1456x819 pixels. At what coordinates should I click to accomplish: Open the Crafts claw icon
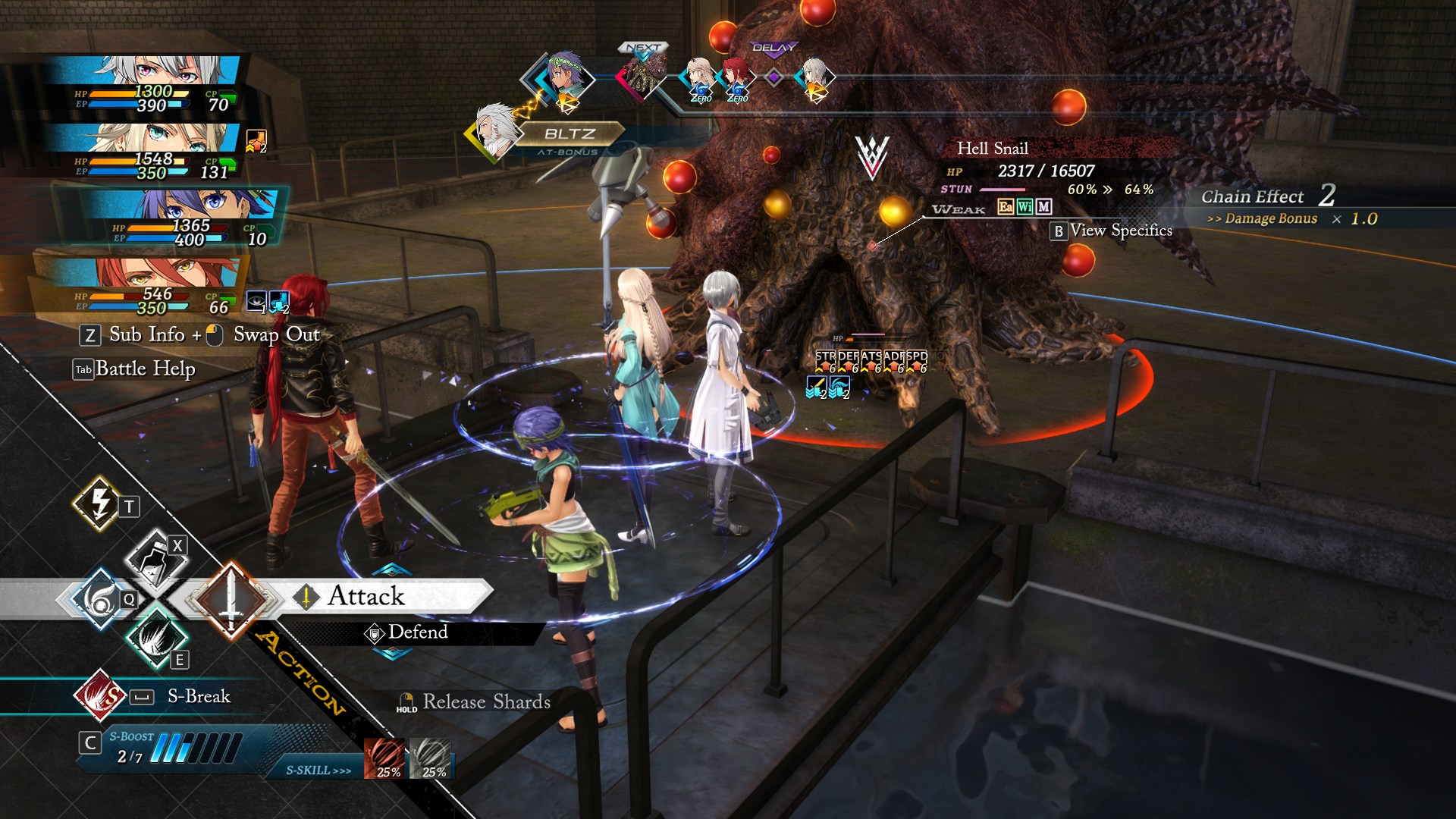pos(157,635)
